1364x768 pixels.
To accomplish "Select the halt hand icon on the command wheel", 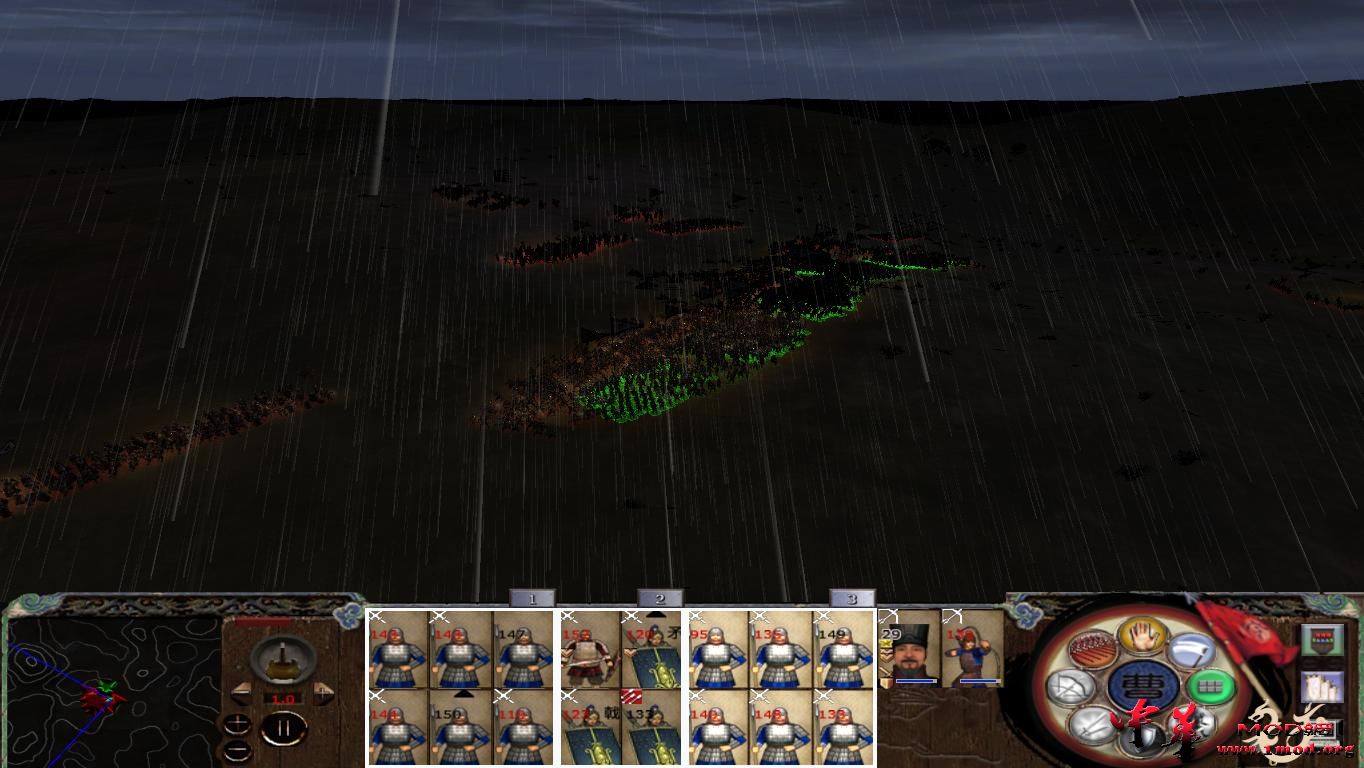I will 1142,640.
